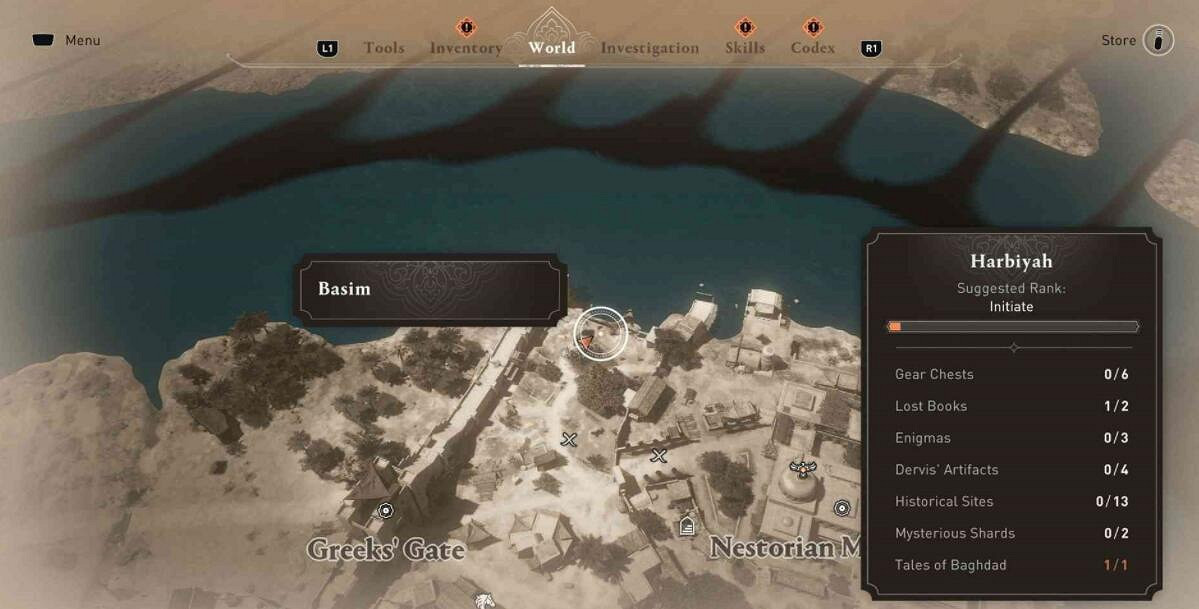This screenshot has width=1199, height=609.
Task: Select the World tab
Action: pos(552,47)
